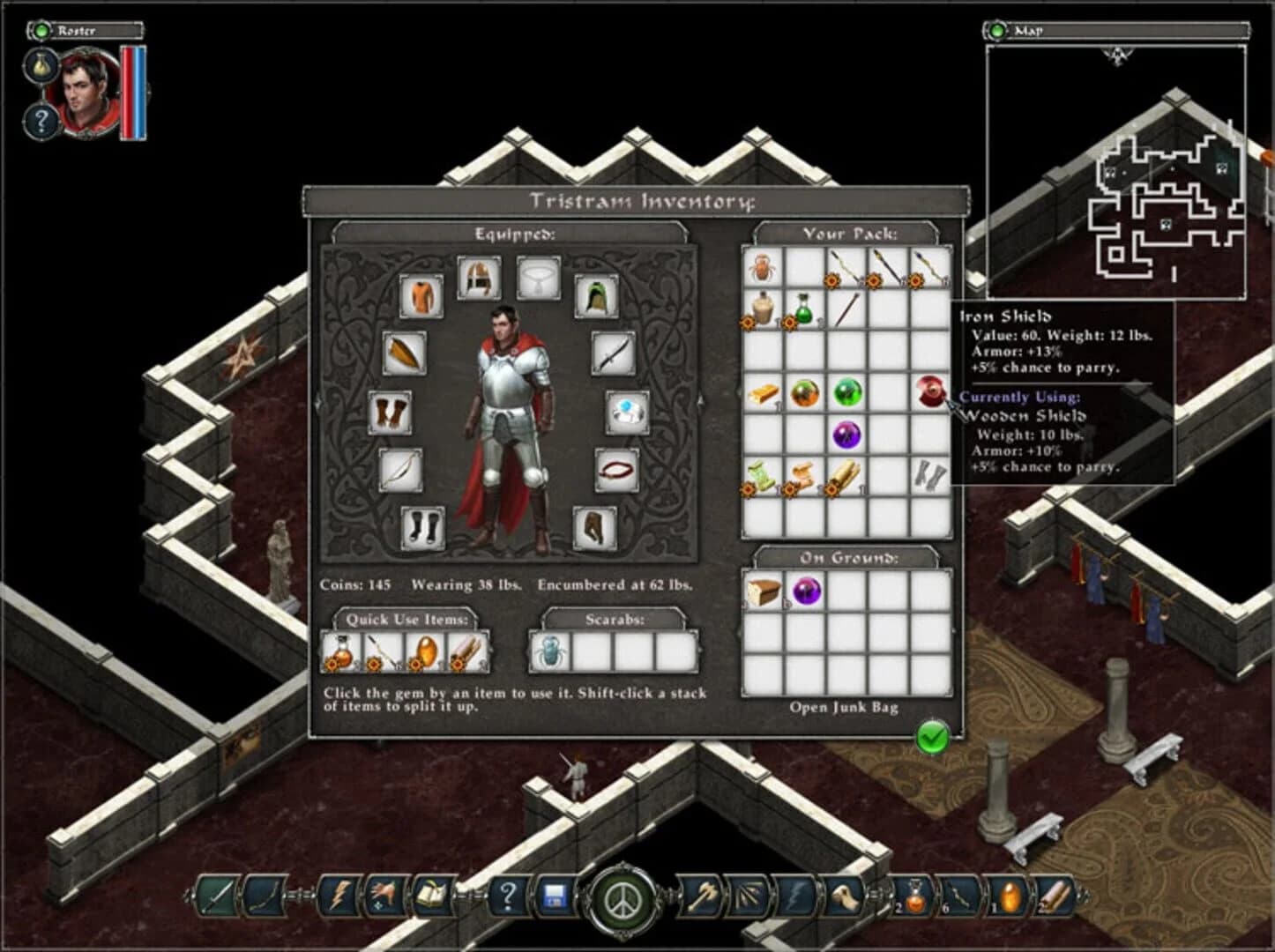Click the Open Junk Bag text
Screen dimensions: 1275x952
[x=846, y=707]
